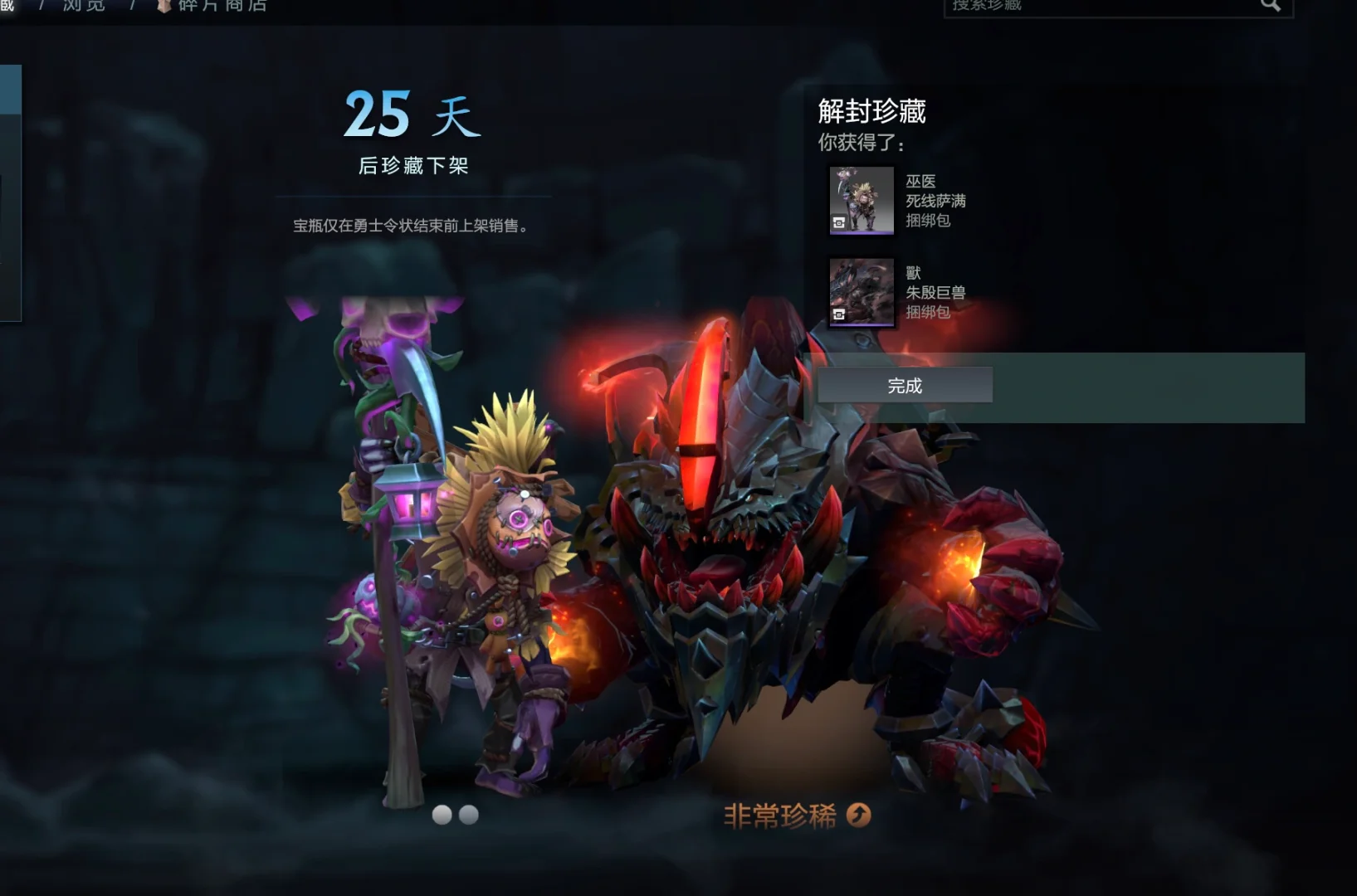Click the magnifying glass search icon
1357x896 pixels.
pos(1271,4)
